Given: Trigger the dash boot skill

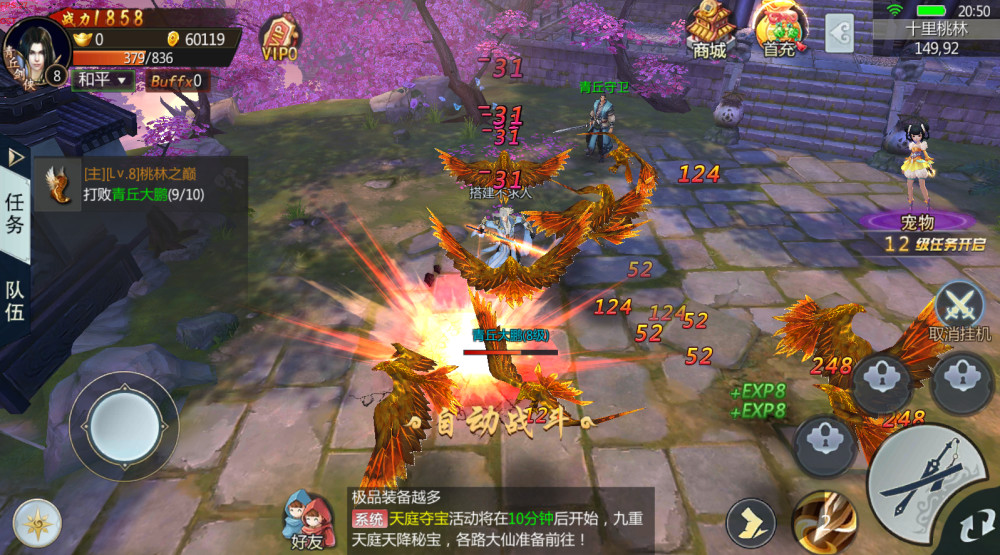Looking at the screenshot, I should click(750, 519).
